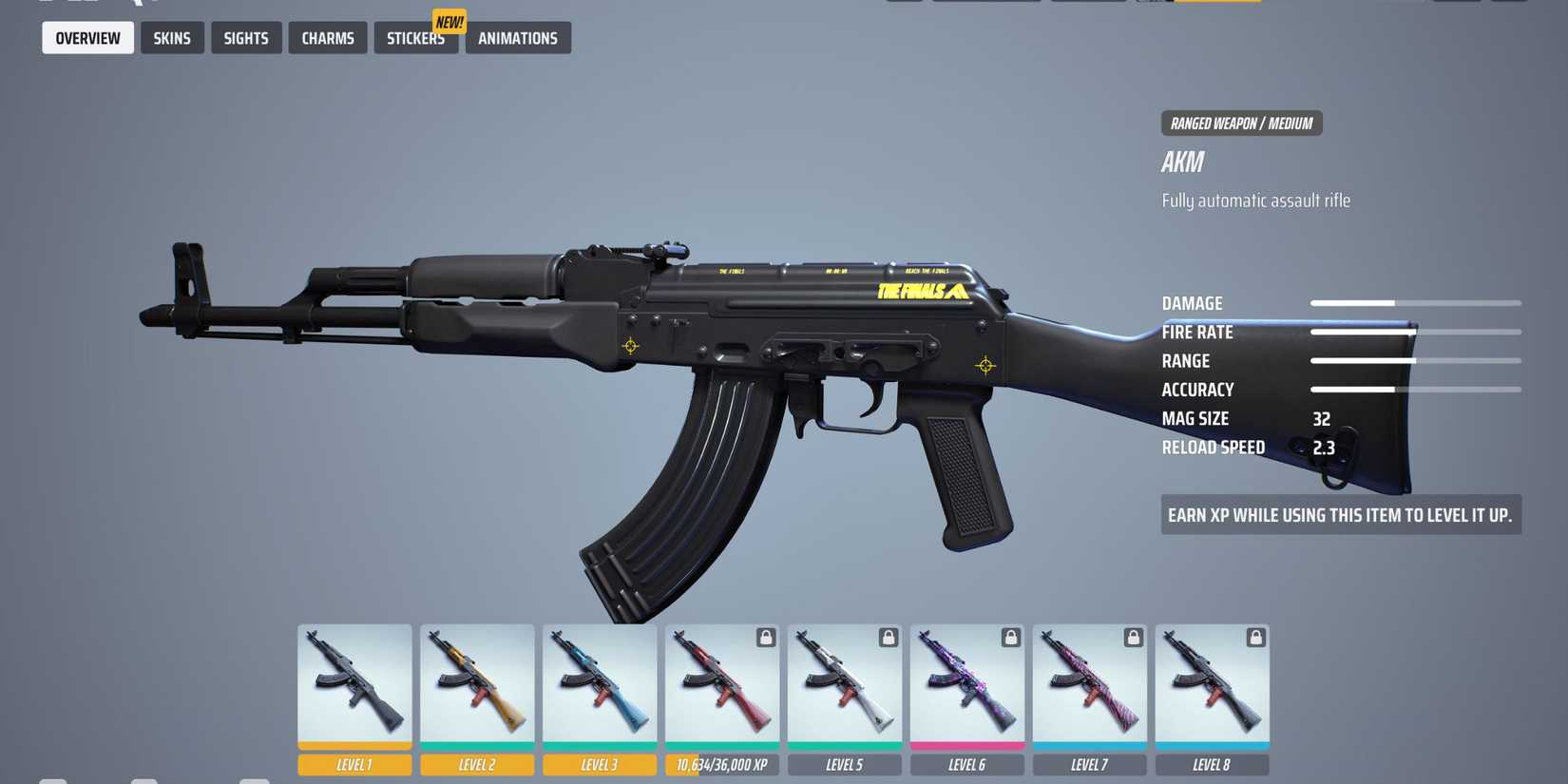Switch to the Animations tab
Image resolution: width=1568 pixels, height=784 pixels.
coord(517,38)
